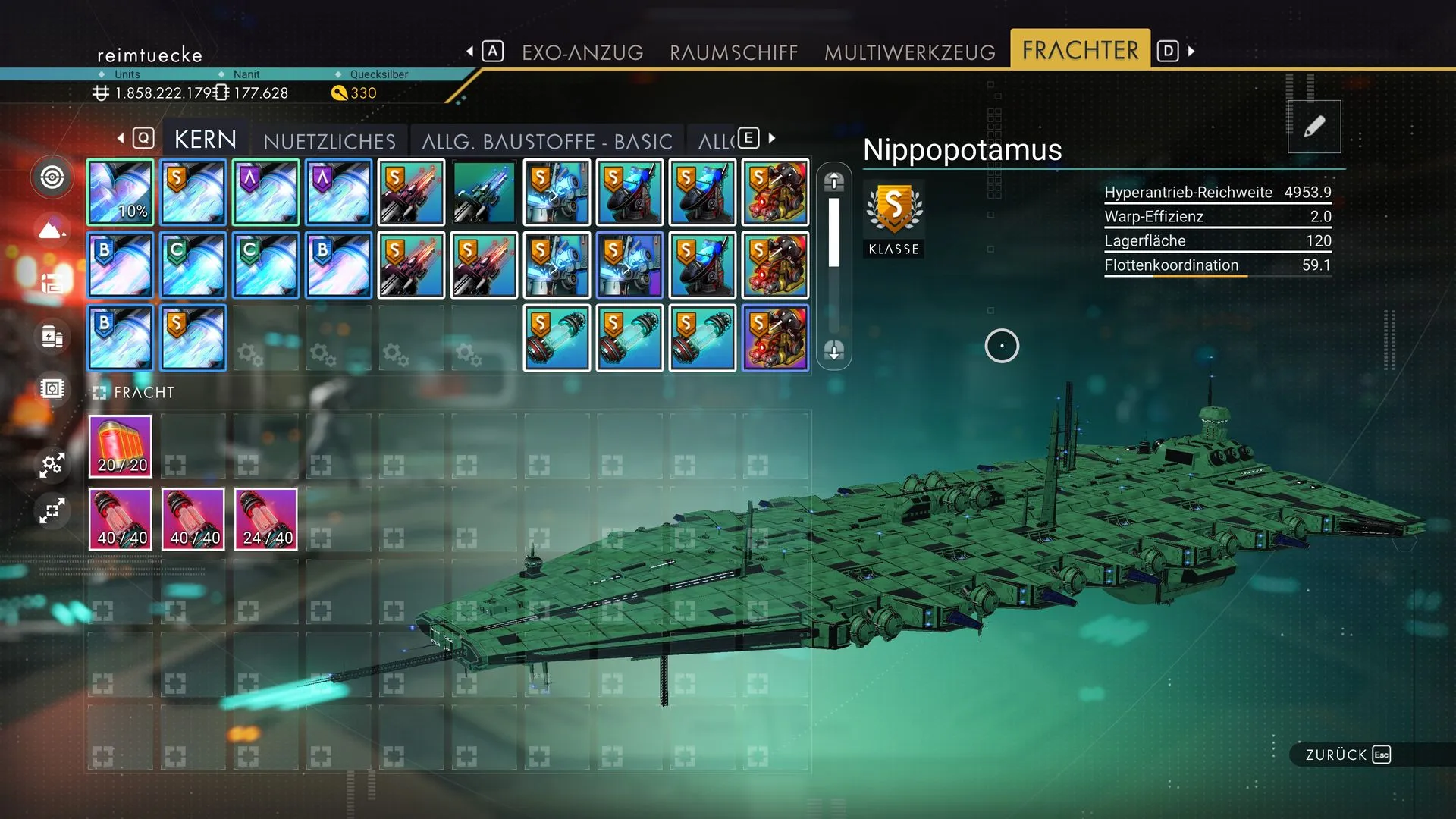Choose the mountain sidebar icon

tap(52, 229)
